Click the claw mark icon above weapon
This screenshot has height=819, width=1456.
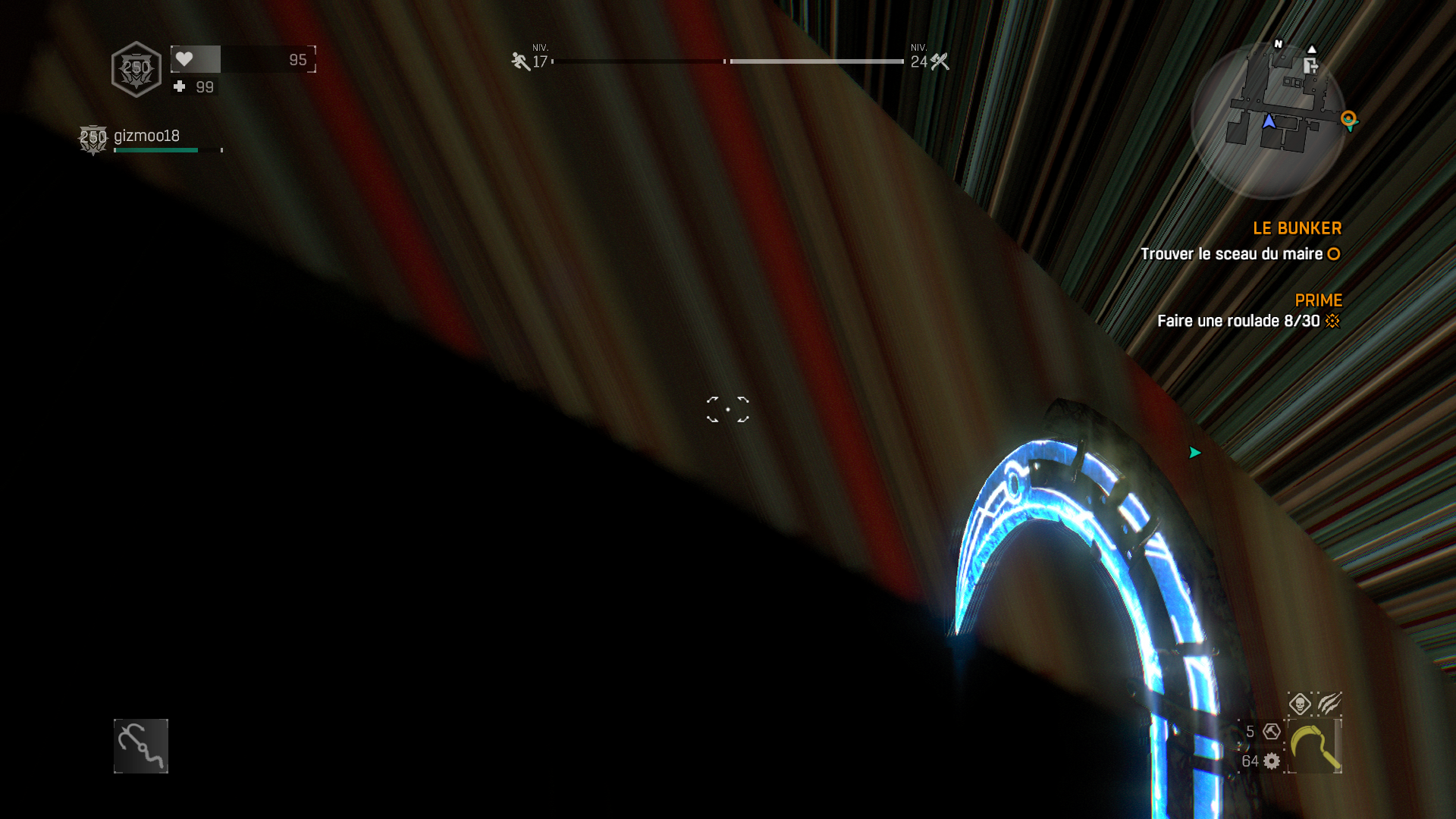1329,704
